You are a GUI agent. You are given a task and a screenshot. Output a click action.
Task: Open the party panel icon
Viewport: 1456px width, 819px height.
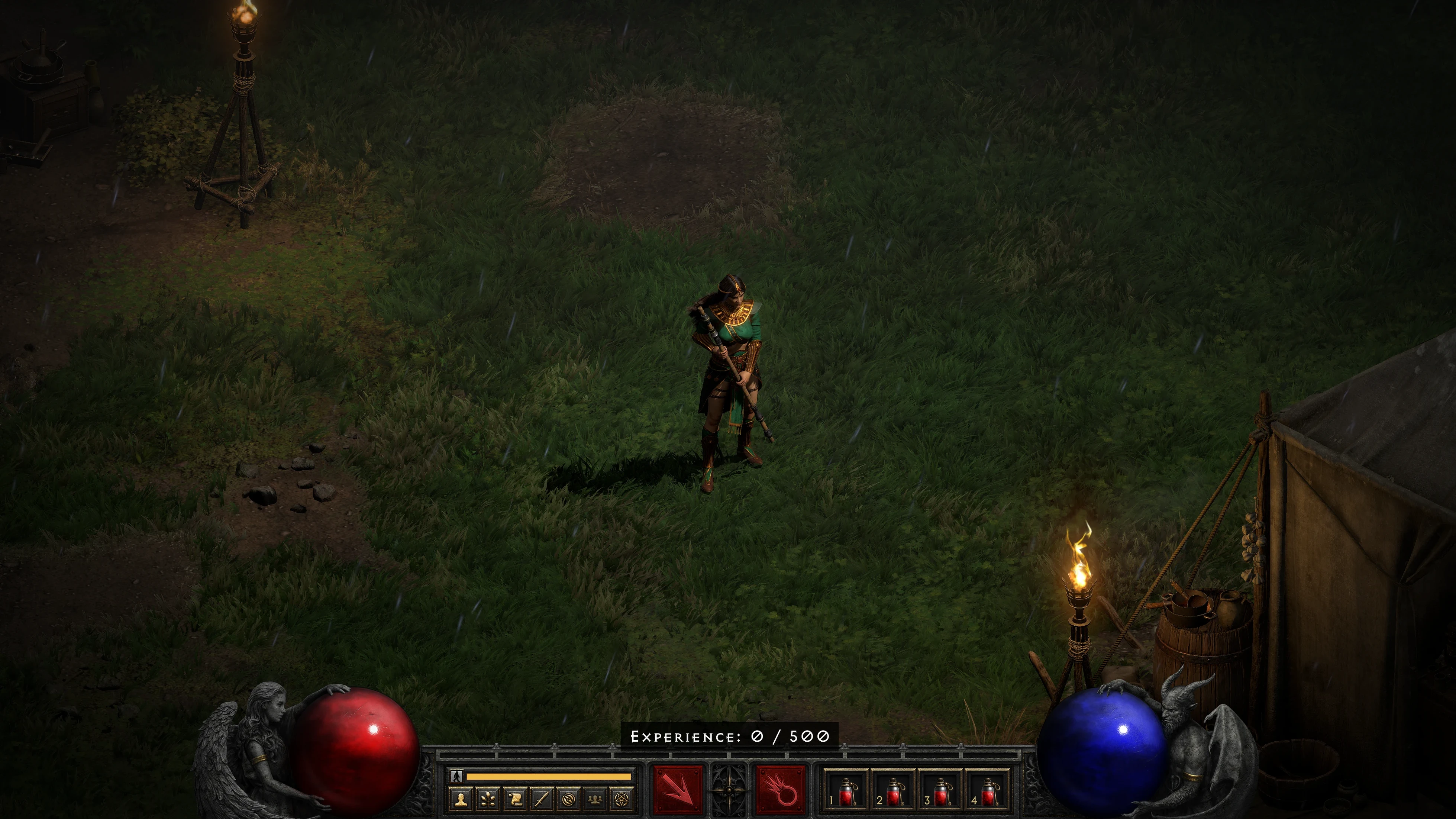[596, 799]
